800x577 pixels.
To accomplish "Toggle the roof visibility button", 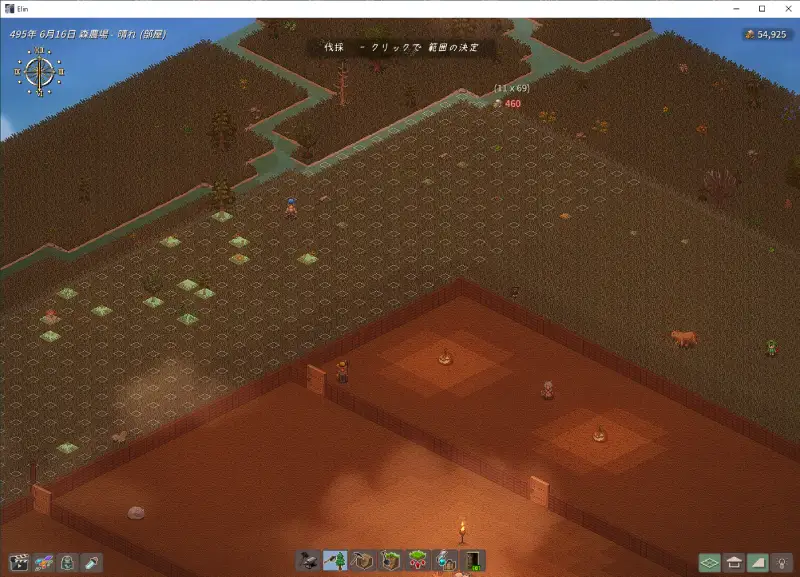I will [734, 563].
